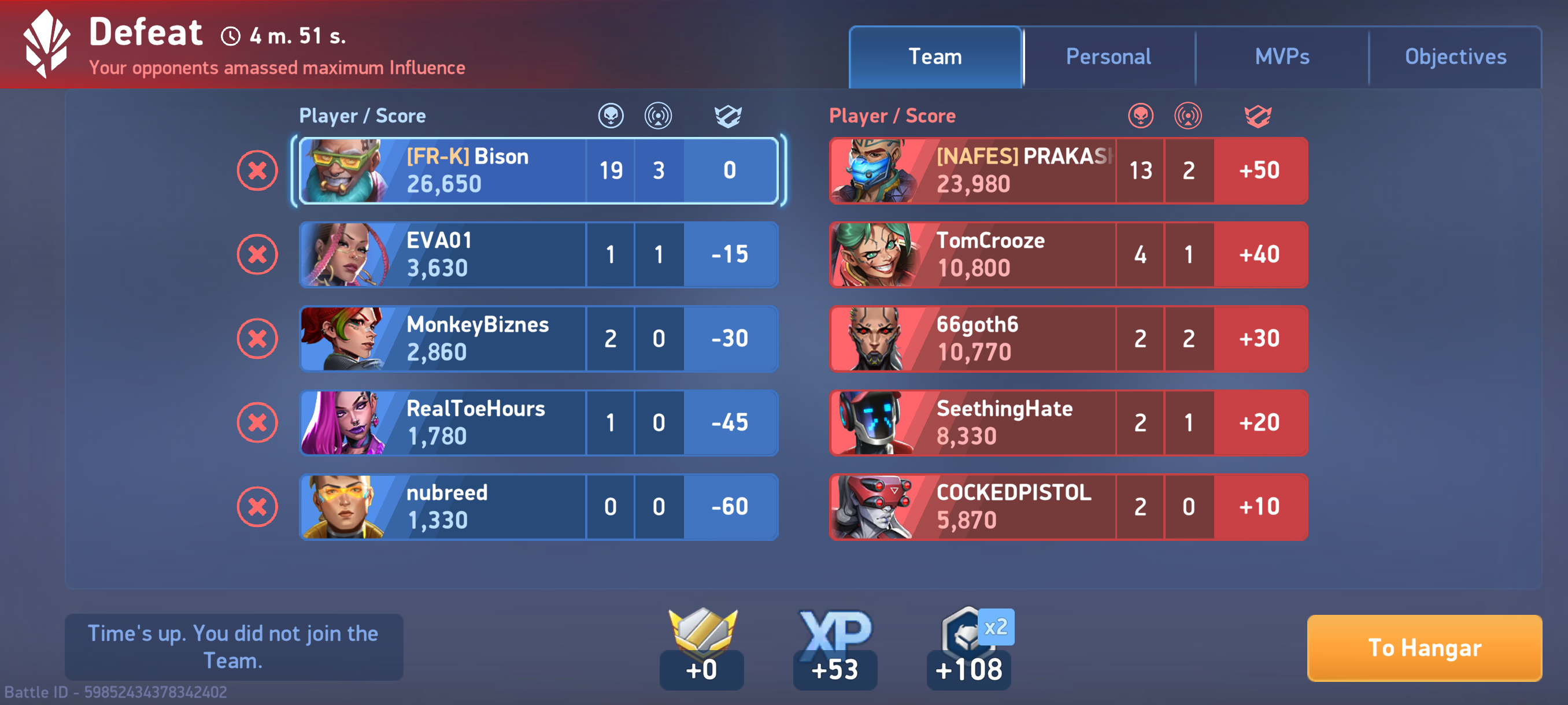1568x705 pixels.
Task: Select the [FR-K] Bison player row
Action: point(538,170)
